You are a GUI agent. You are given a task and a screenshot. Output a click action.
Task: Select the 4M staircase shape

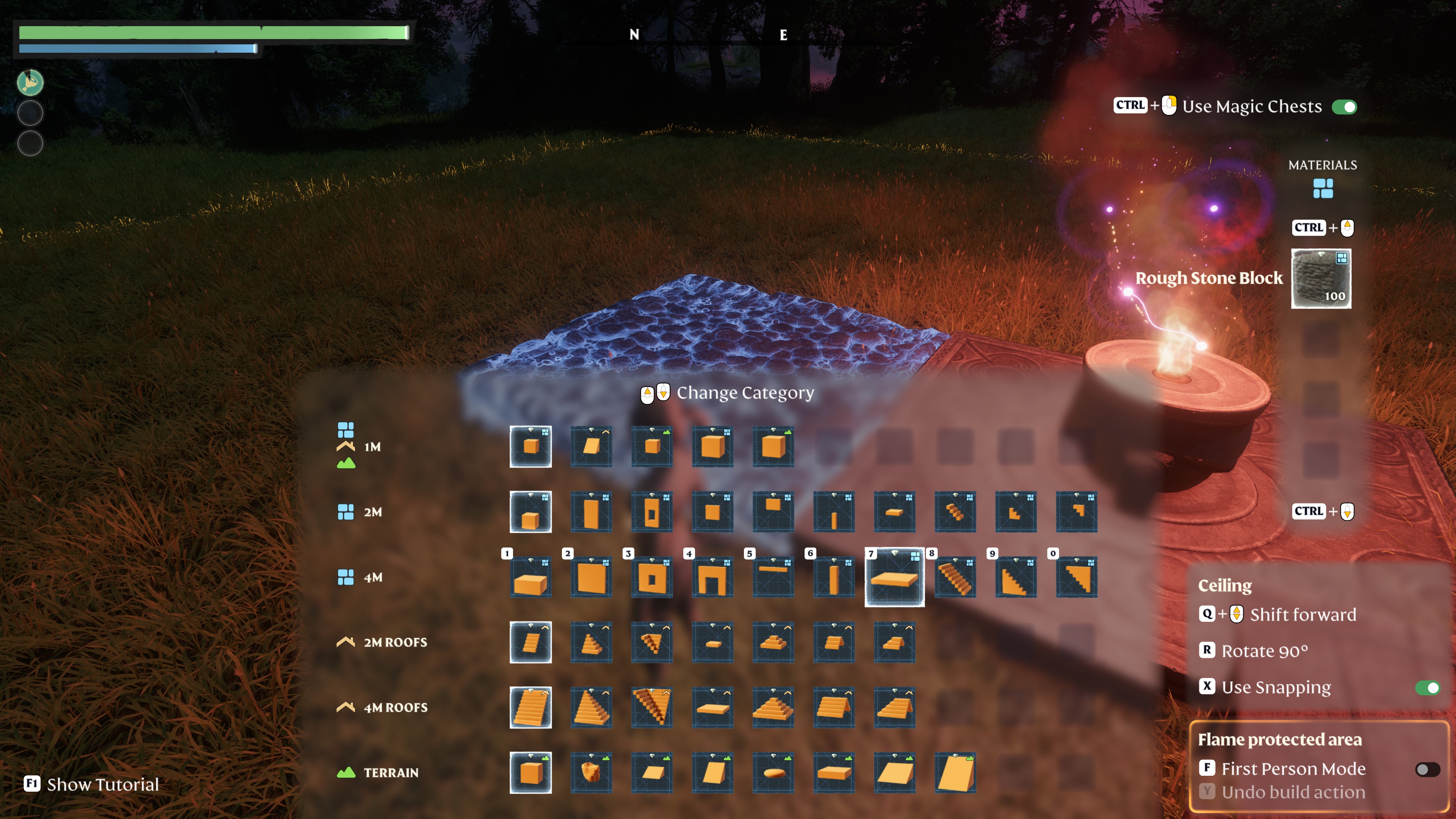(955, 577)
